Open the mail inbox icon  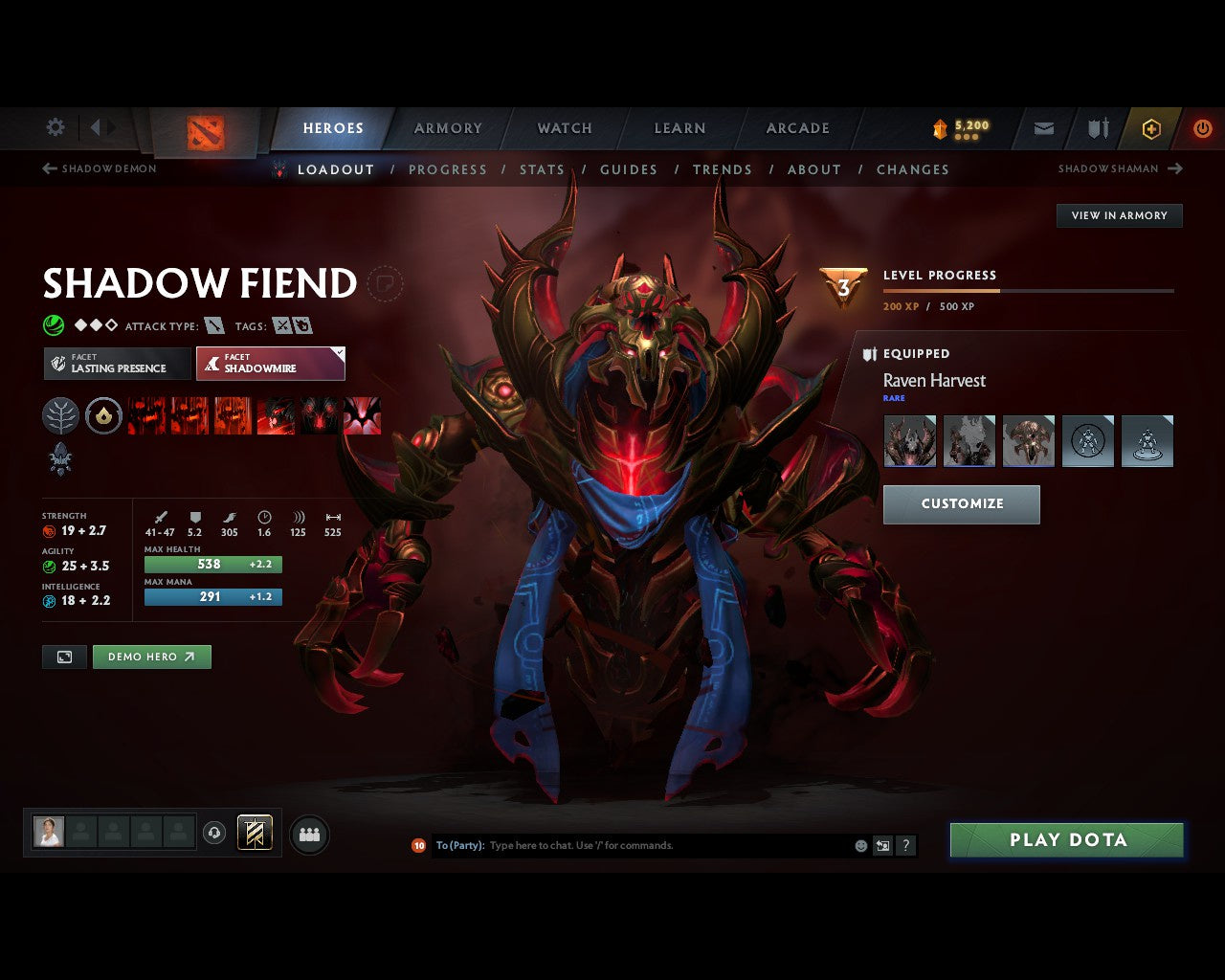1043,128
